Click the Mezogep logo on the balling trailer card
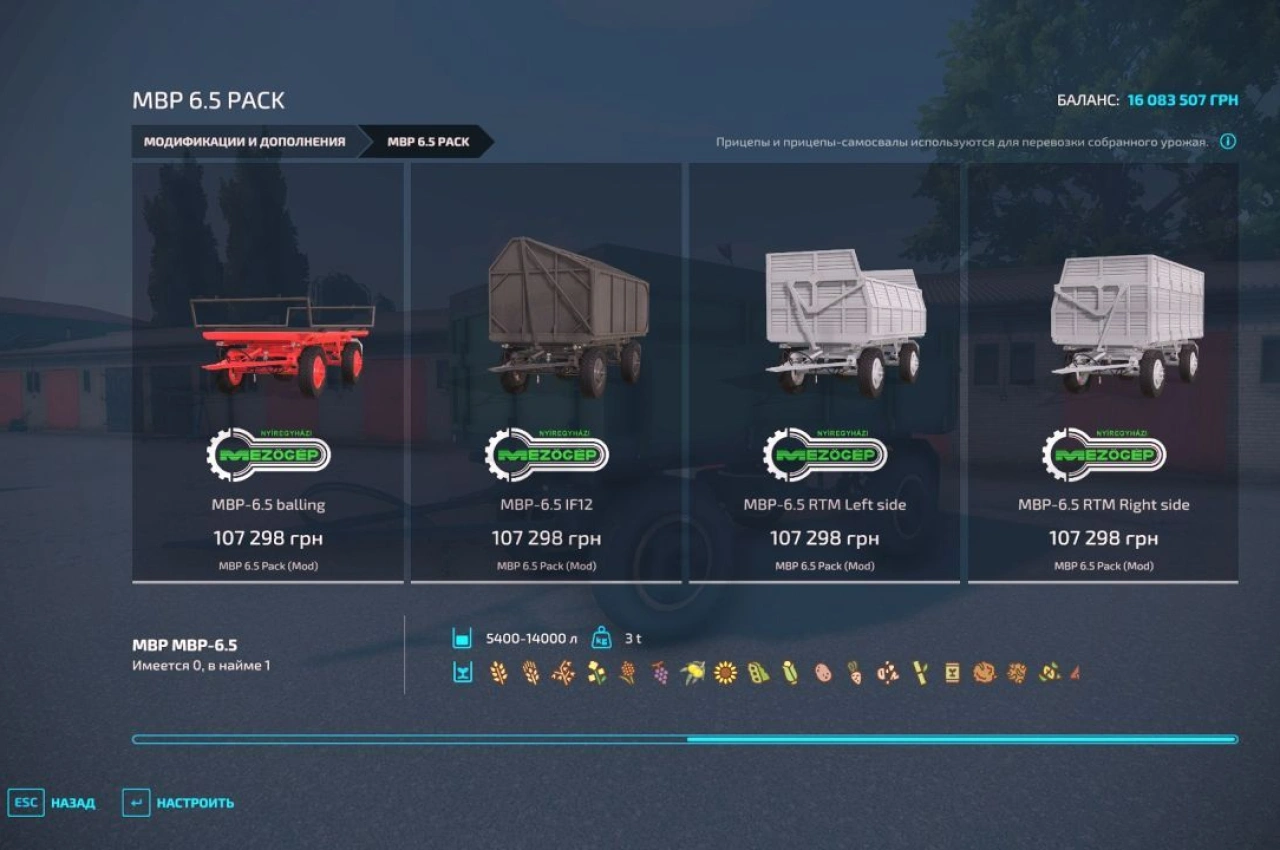 (x=269, y=452)
